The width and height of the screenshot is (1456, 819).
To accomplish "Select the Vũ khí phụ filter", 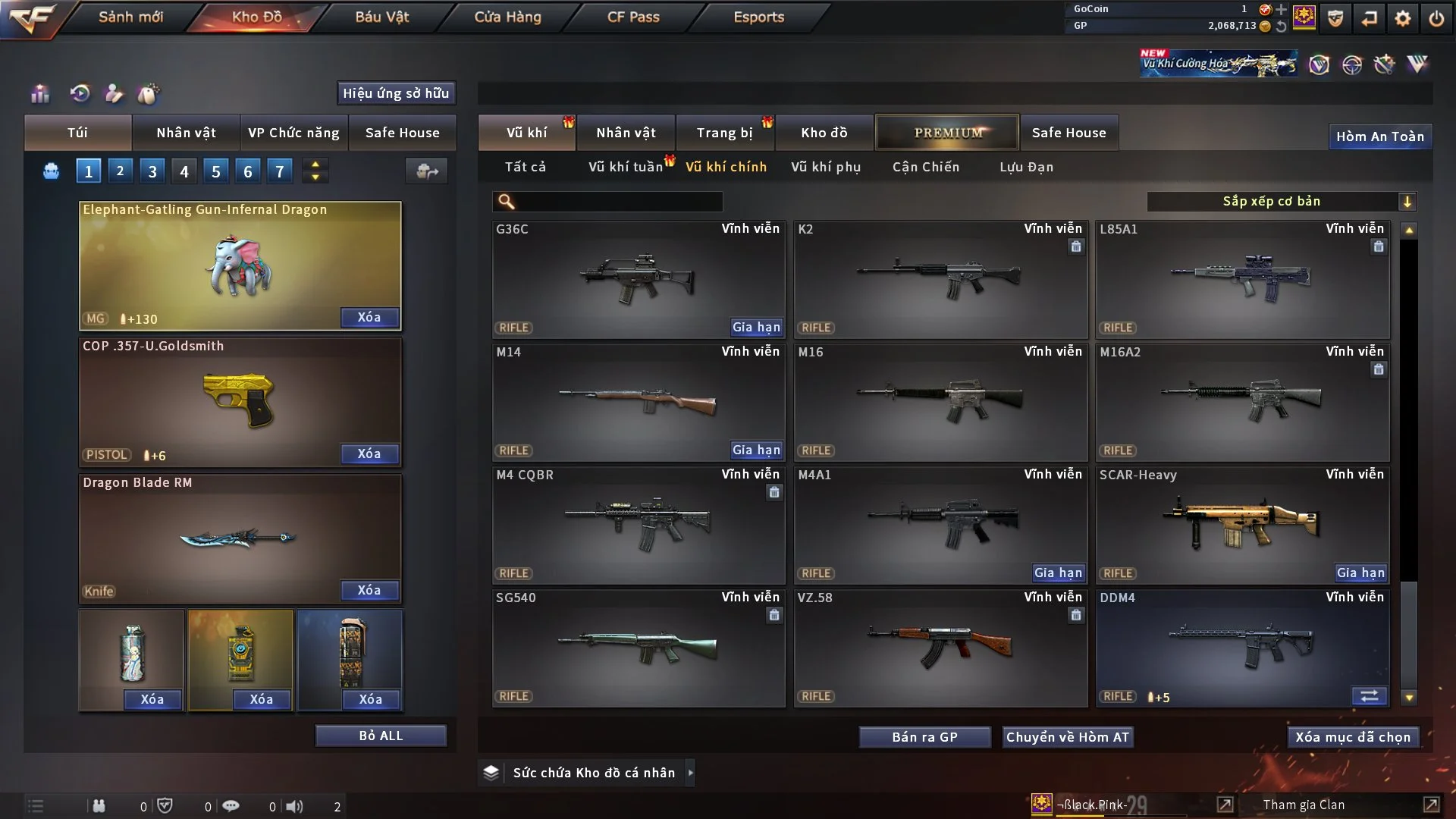I will point(826,167).
